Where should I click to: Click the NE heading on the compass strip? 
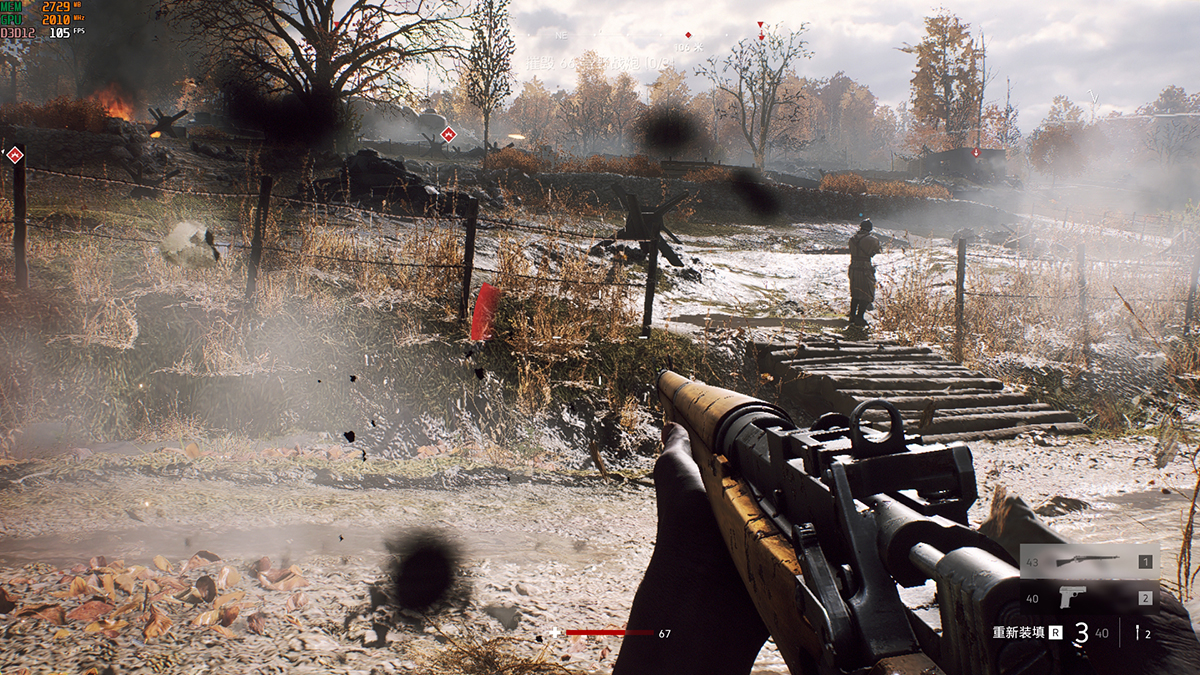pyautogui.click(x=560, y=35)
